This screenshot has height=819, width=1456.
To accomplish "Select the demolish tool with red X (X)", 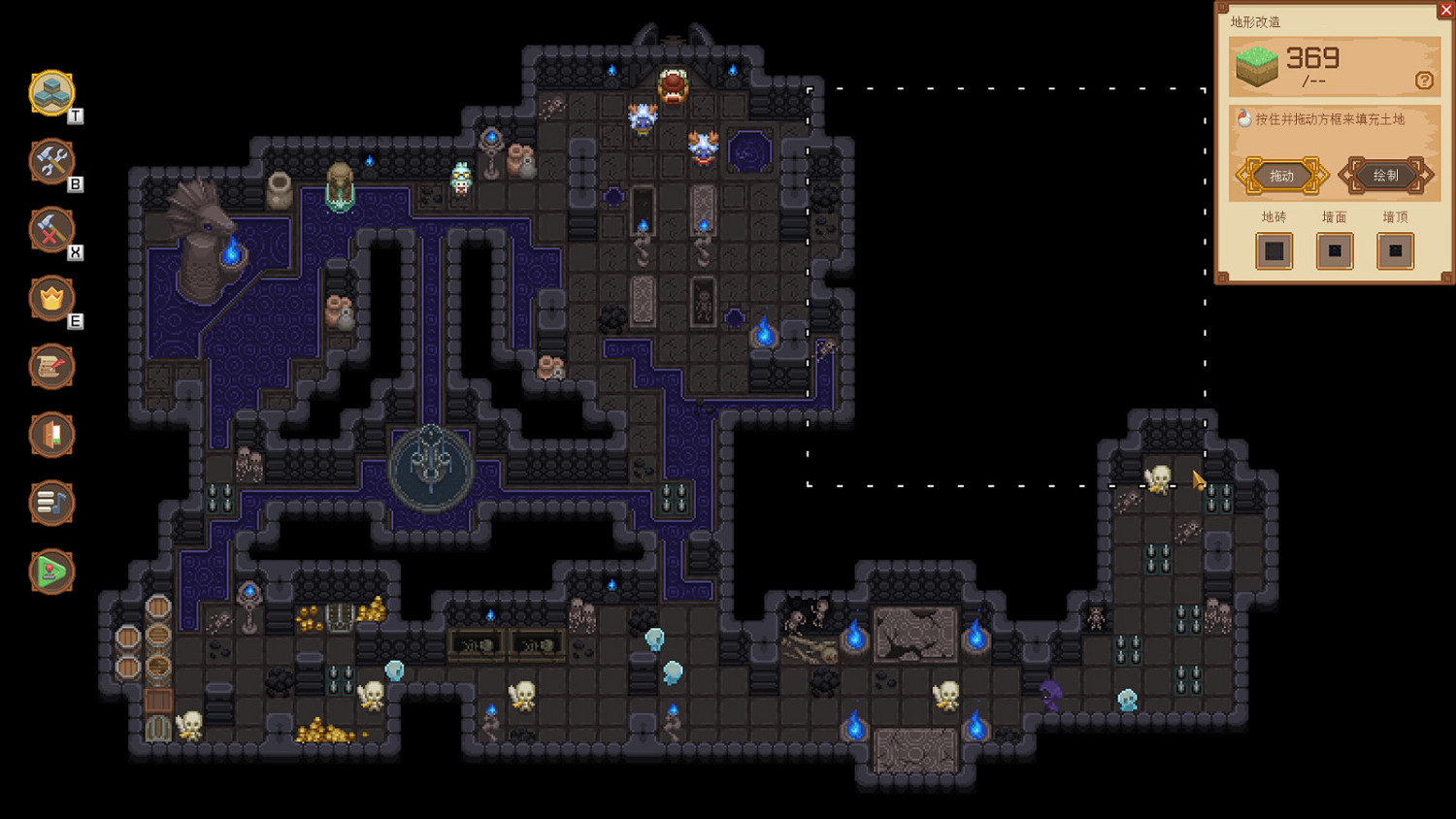I will [x=52, y=230].
